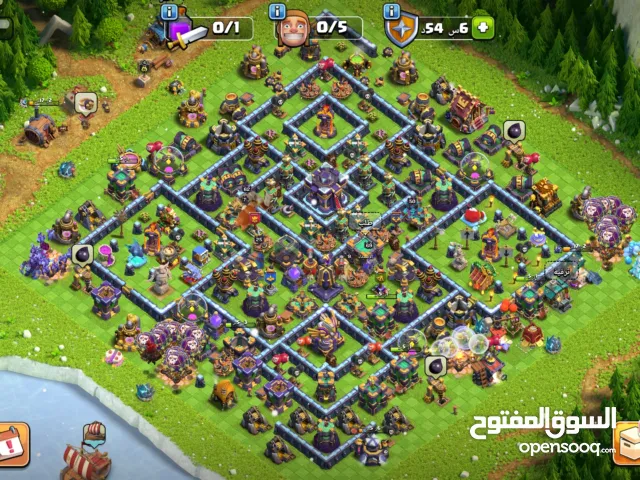Viewport: 640px width, 480px height.
Task: Tap the green plus shield button
Action: click(484, 28)
